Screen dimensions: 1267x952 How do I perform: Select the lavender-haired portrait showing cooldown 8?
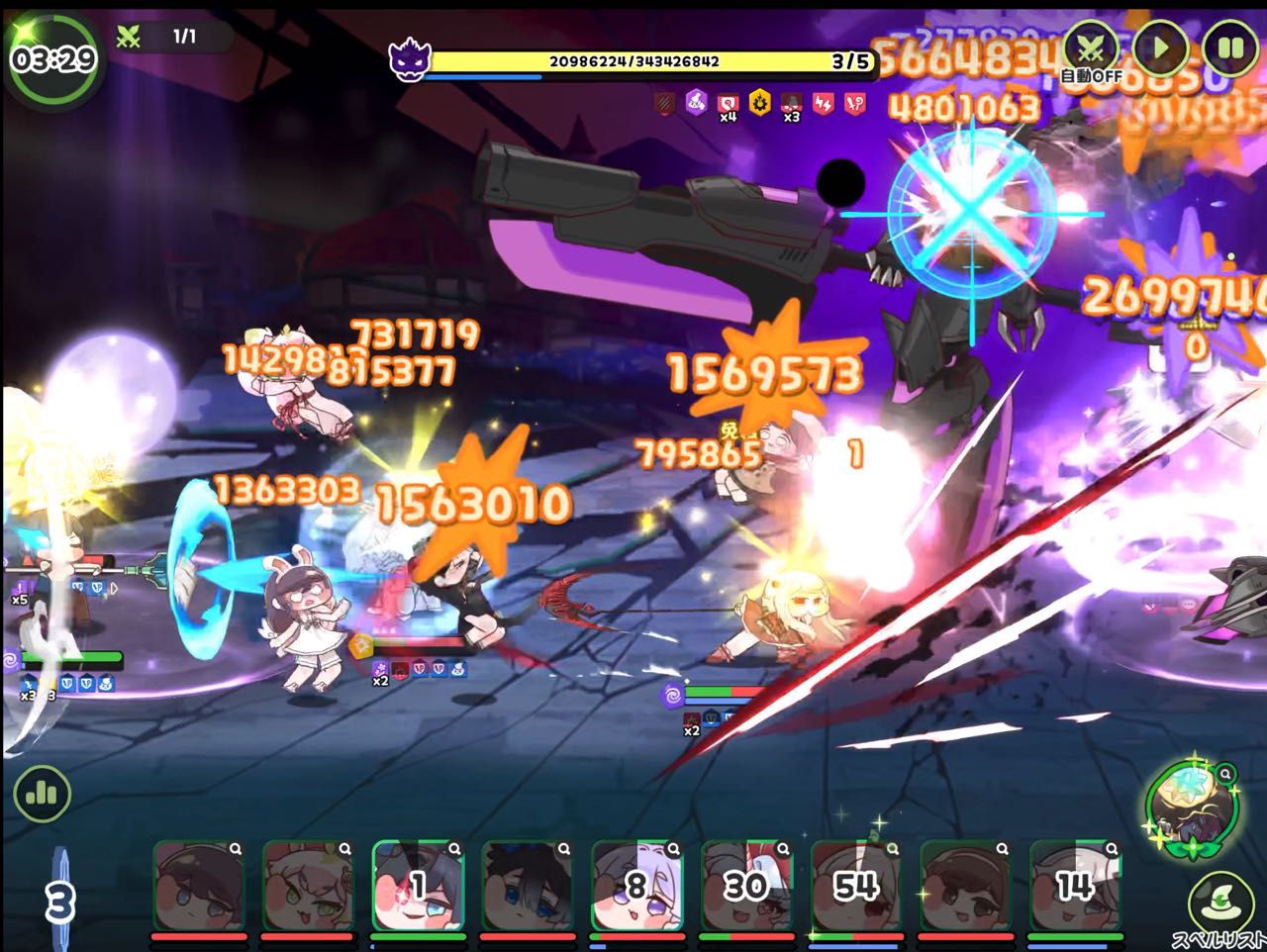tap(636, 885)
